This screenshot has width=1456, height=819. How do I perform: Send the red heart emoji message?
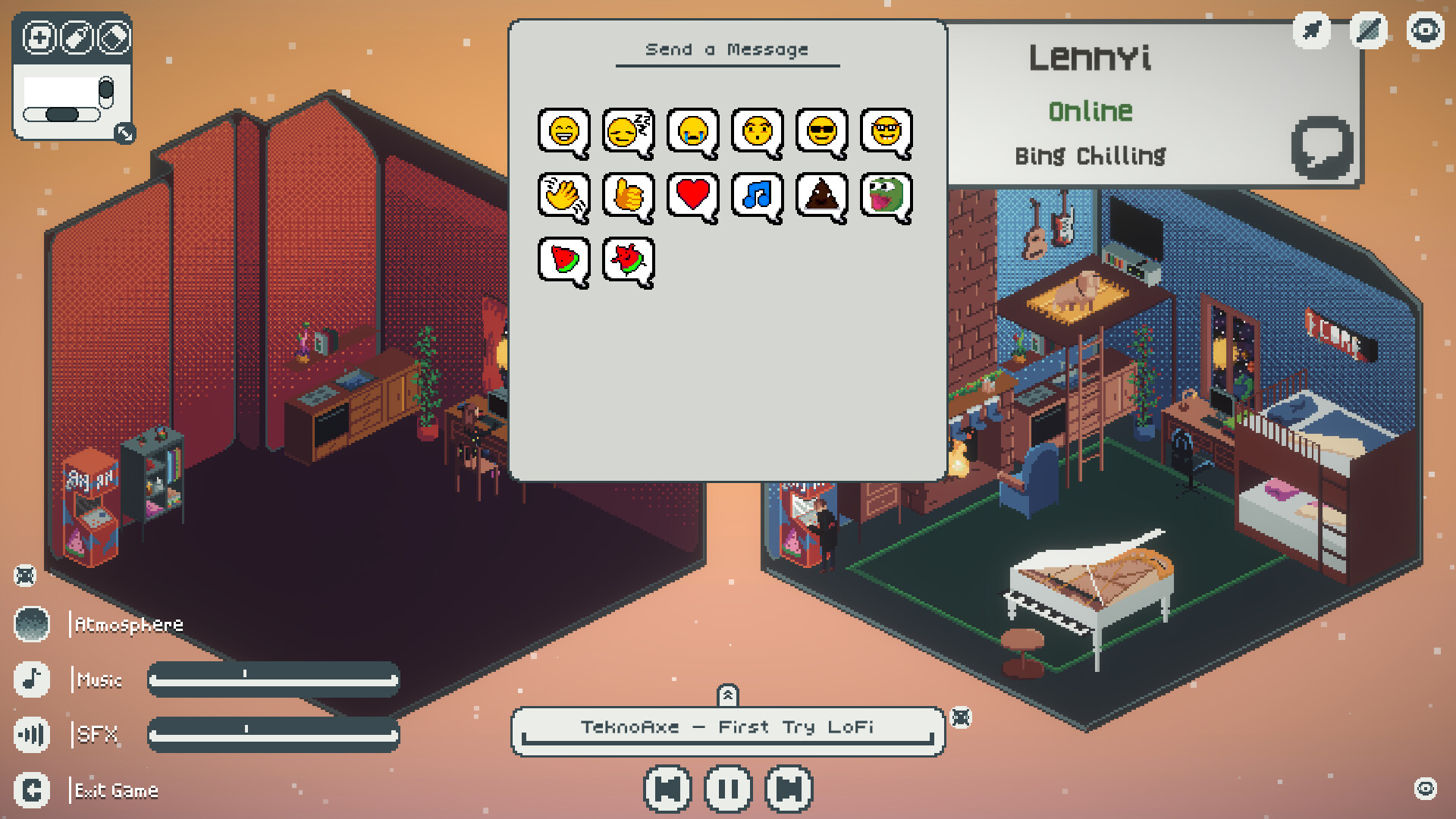click(x=692, y=196)
